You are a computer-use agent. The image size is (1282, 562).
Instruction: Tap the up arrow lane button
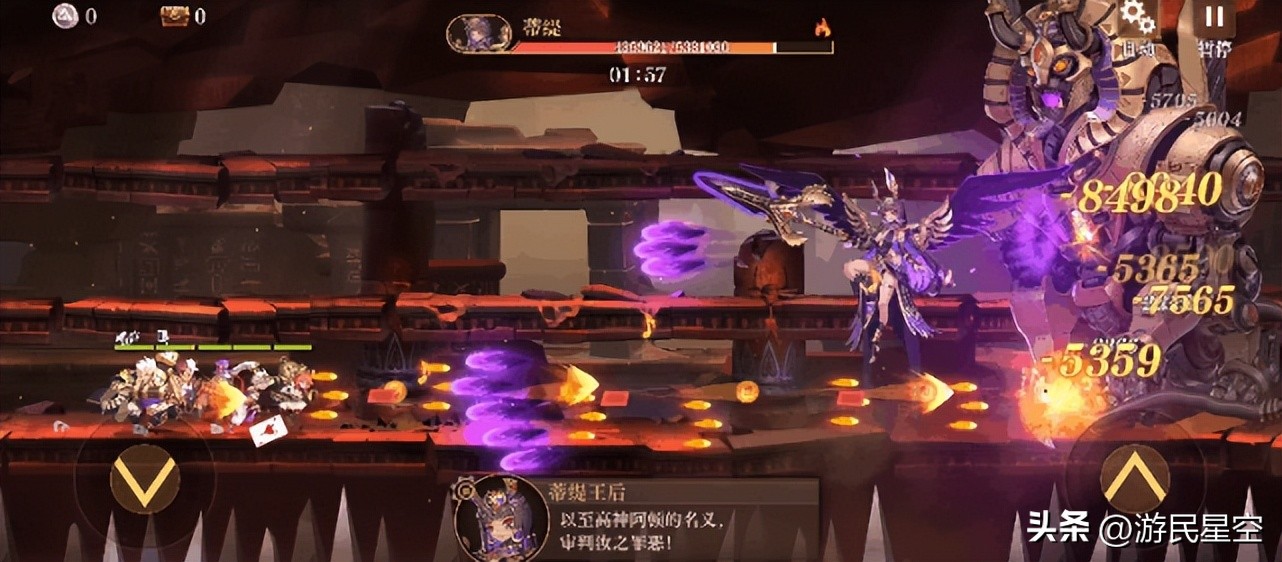pos(1134,479)
